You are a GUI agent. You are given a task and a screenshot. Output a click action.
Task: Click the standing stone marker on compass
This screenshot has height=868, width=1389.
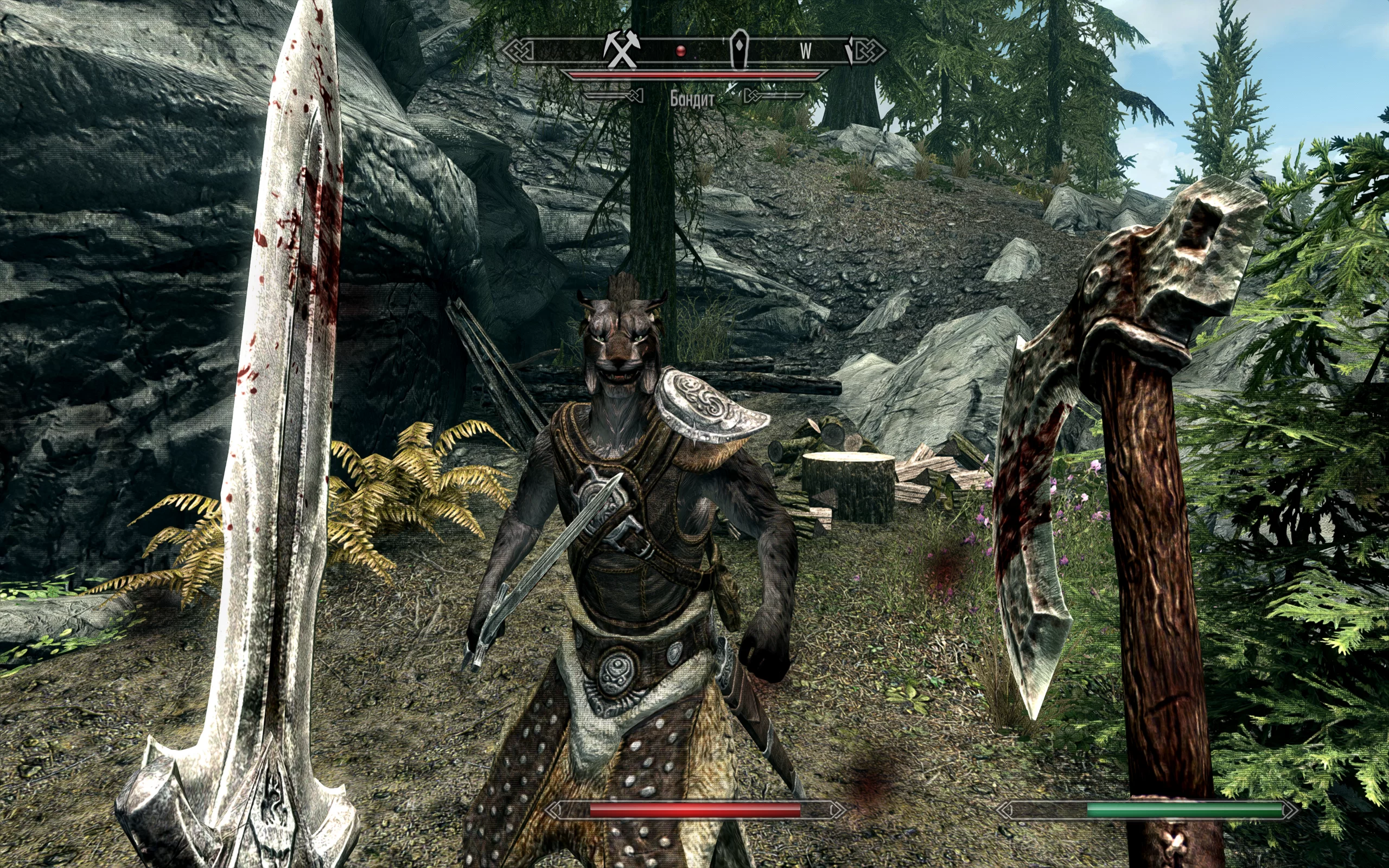741,49
